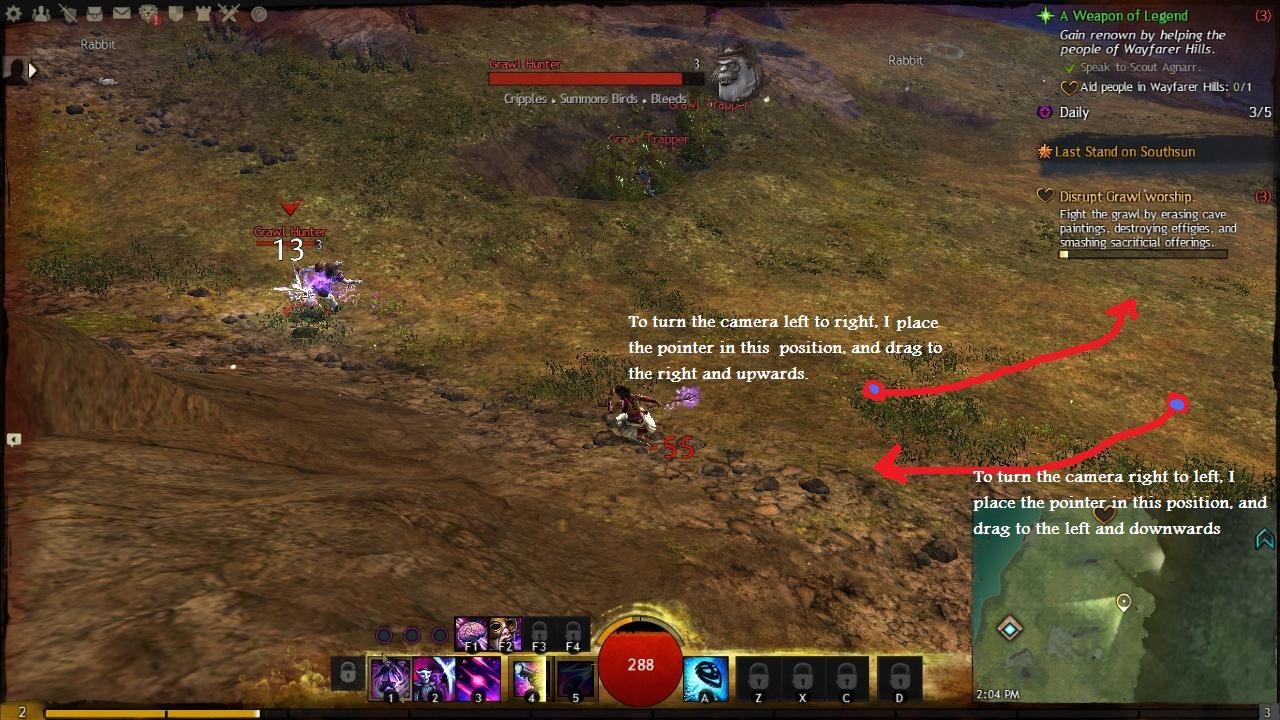
Task: Open the World vs World castle icon
Action: pos(203,14)
